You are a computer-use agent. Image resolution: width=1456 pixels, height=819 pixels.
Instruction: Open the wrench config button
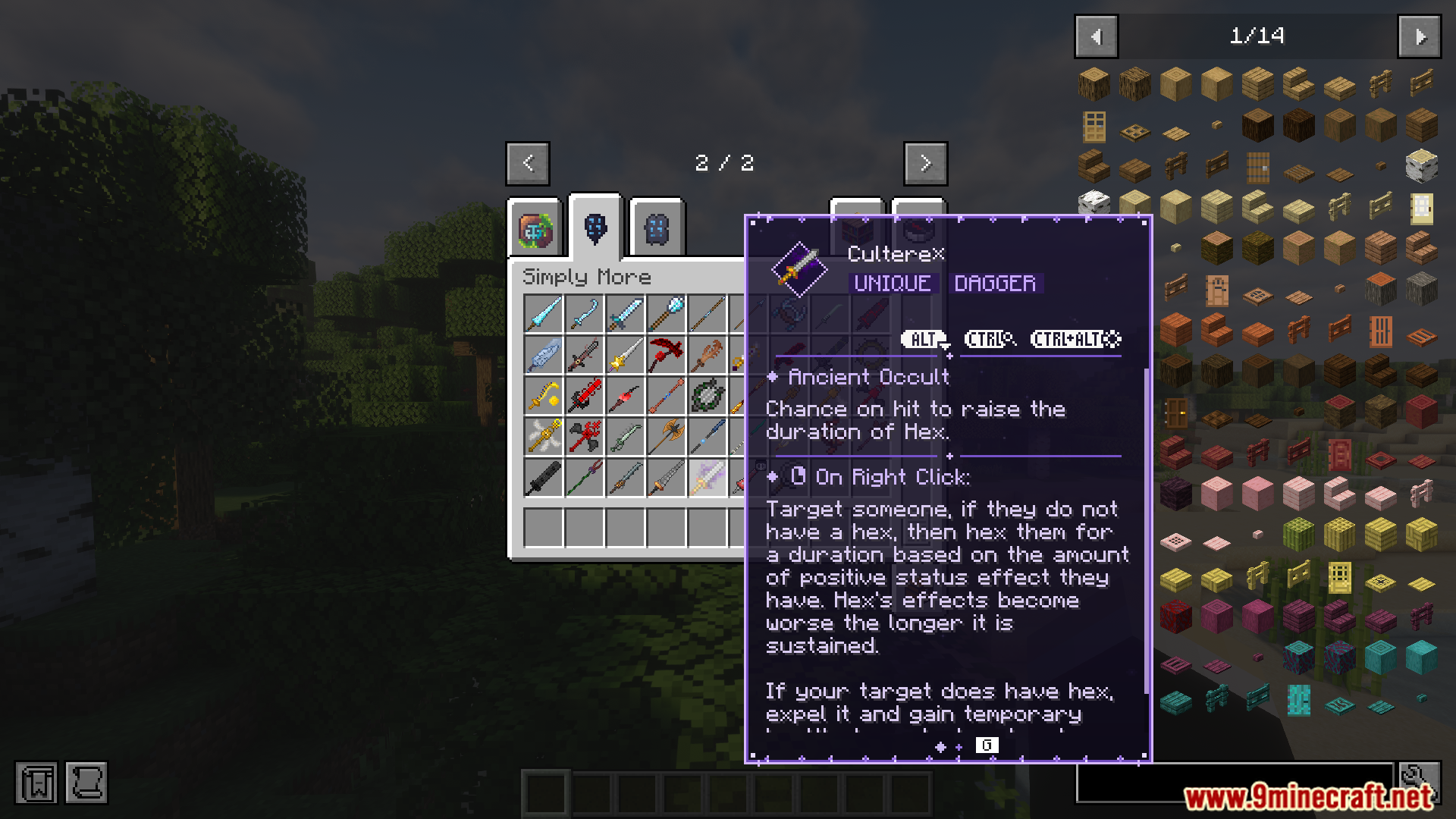click(1420, 781)
